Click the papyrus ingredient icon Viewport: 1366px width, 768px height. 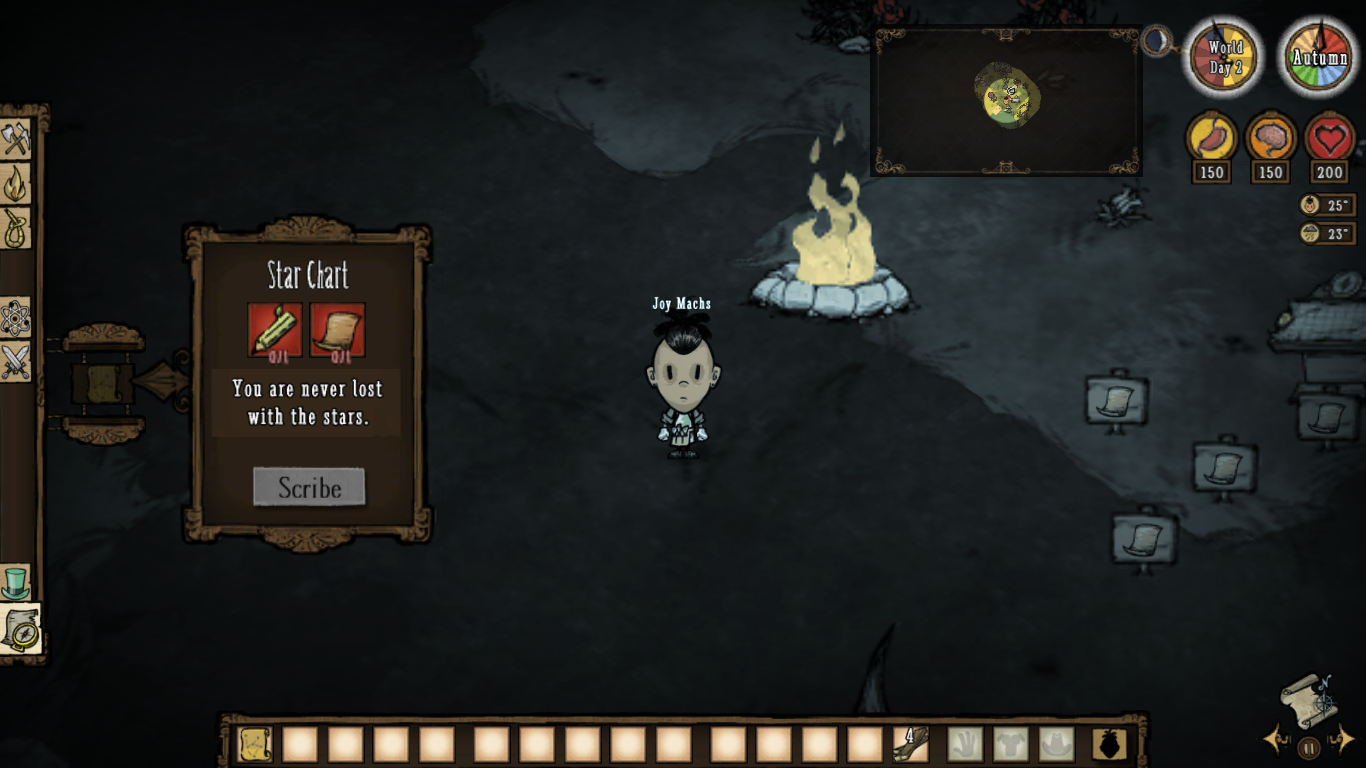337,329
